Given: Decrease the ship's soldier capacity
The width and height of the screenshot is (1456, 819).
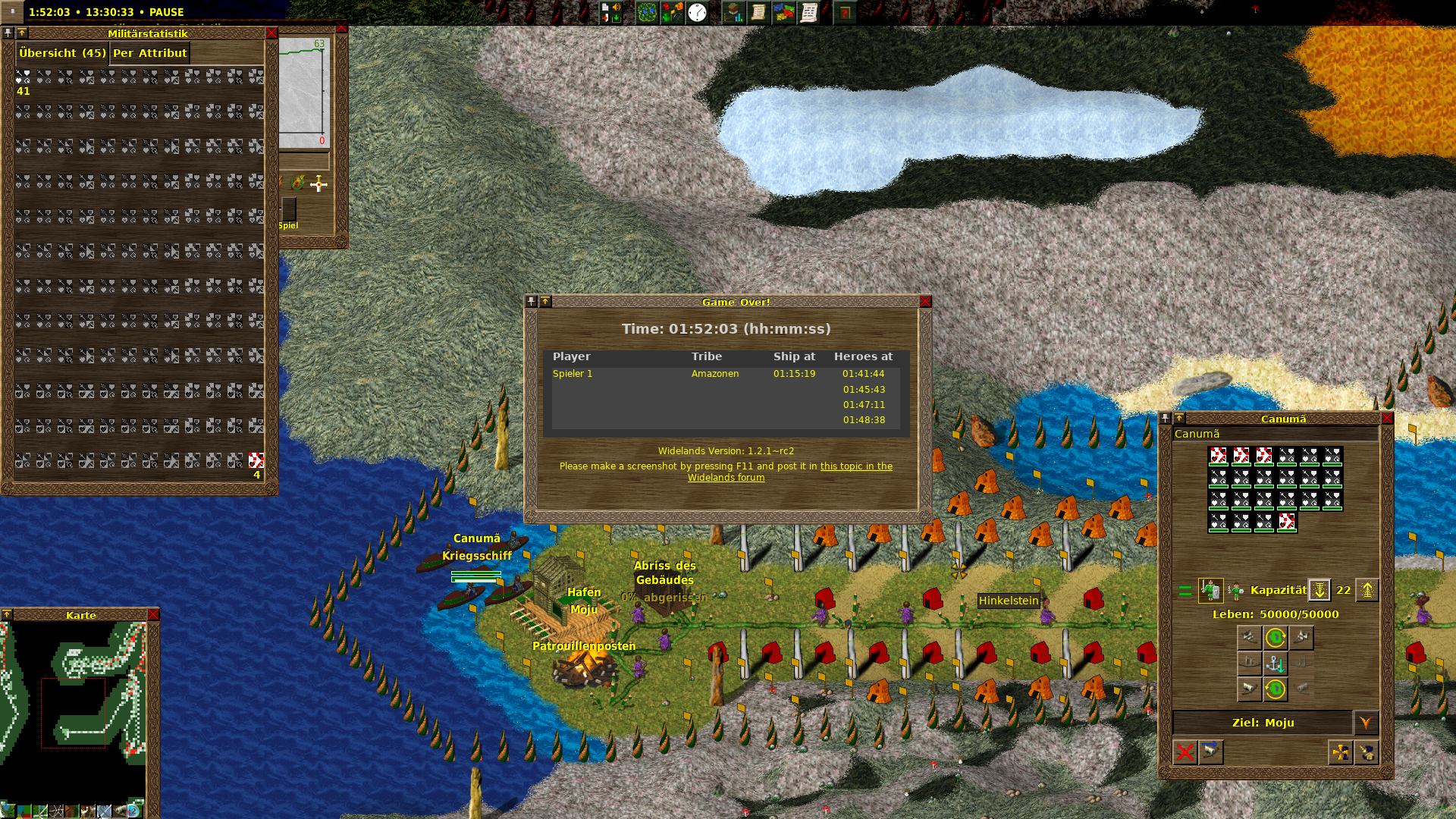Looking at the screenshot, I should coord(1319,590).
